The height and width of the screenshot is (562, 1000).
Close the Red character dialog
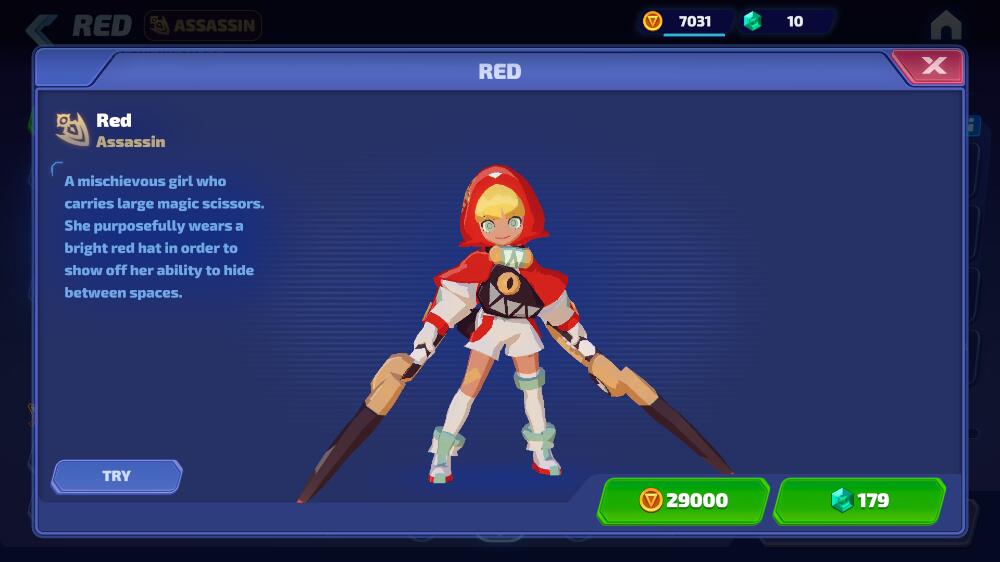click(932, 67)
